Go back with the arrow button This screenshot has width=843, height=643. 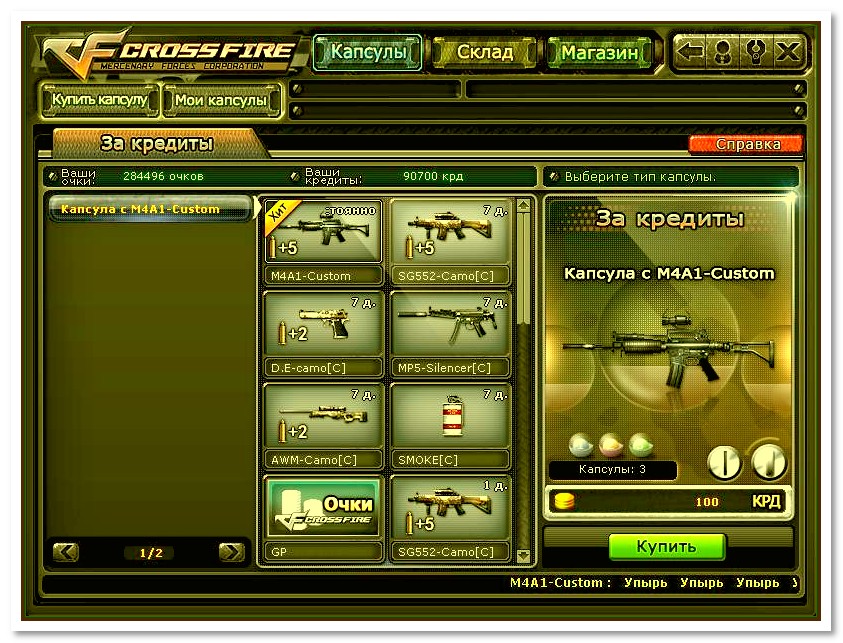click(x=691, y=52)
